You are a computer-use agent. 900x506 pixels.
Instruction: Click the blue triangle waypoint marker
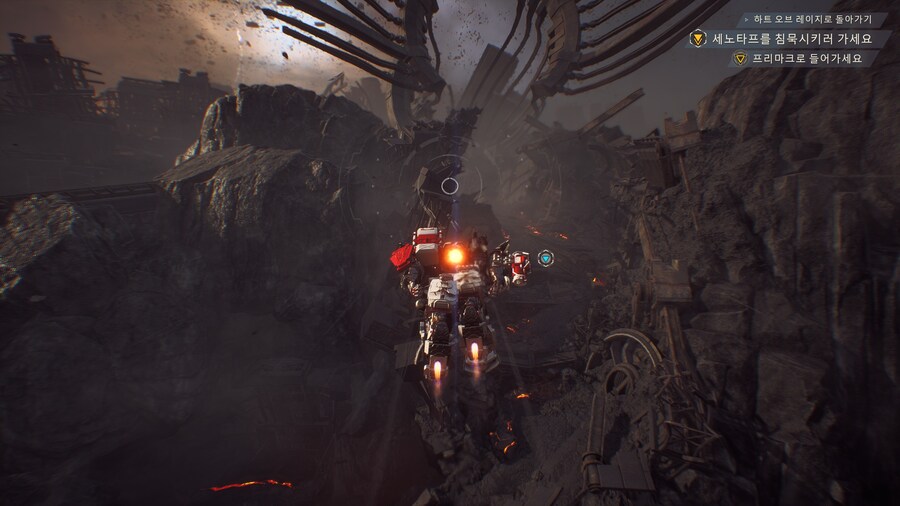click(545, 258)
